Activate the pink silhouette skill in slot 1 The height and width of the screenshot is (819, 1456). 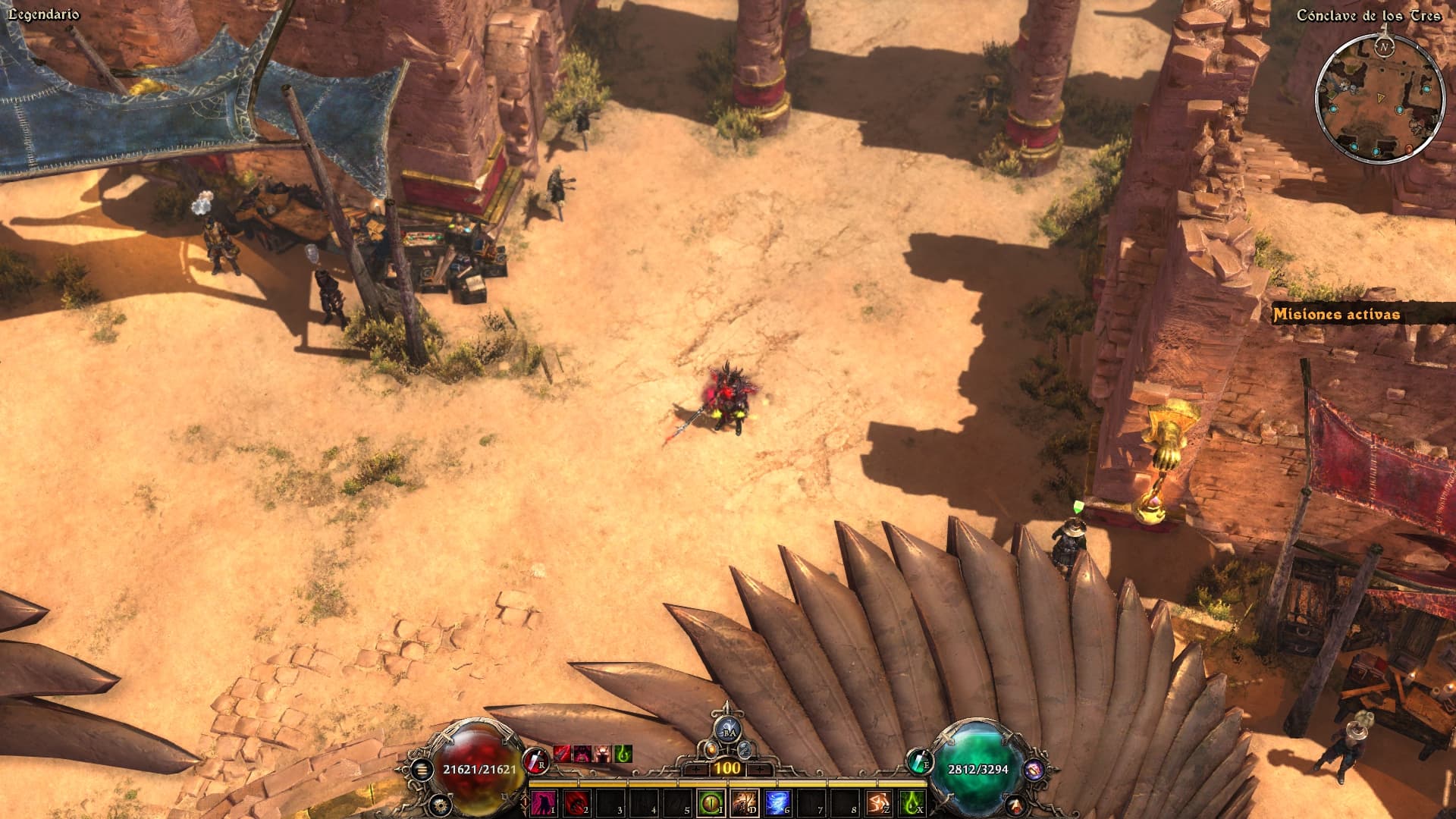(544, 802)
